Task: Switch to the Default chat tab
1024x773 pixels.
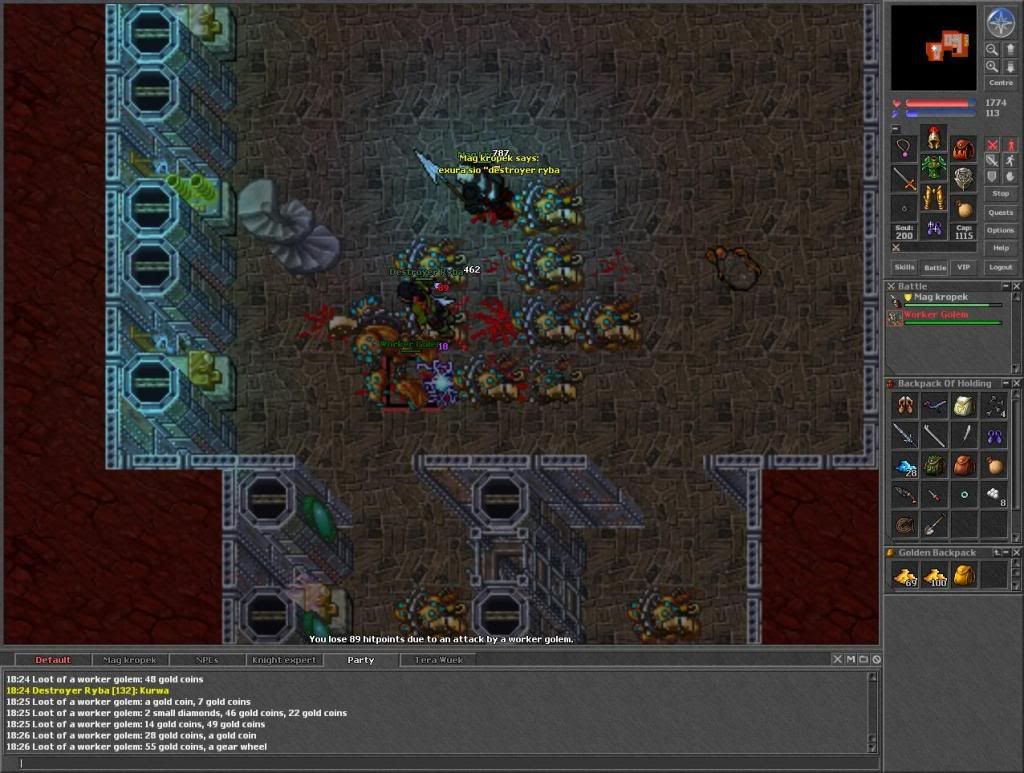Action: pyautogui.click(x=53, y=660)
